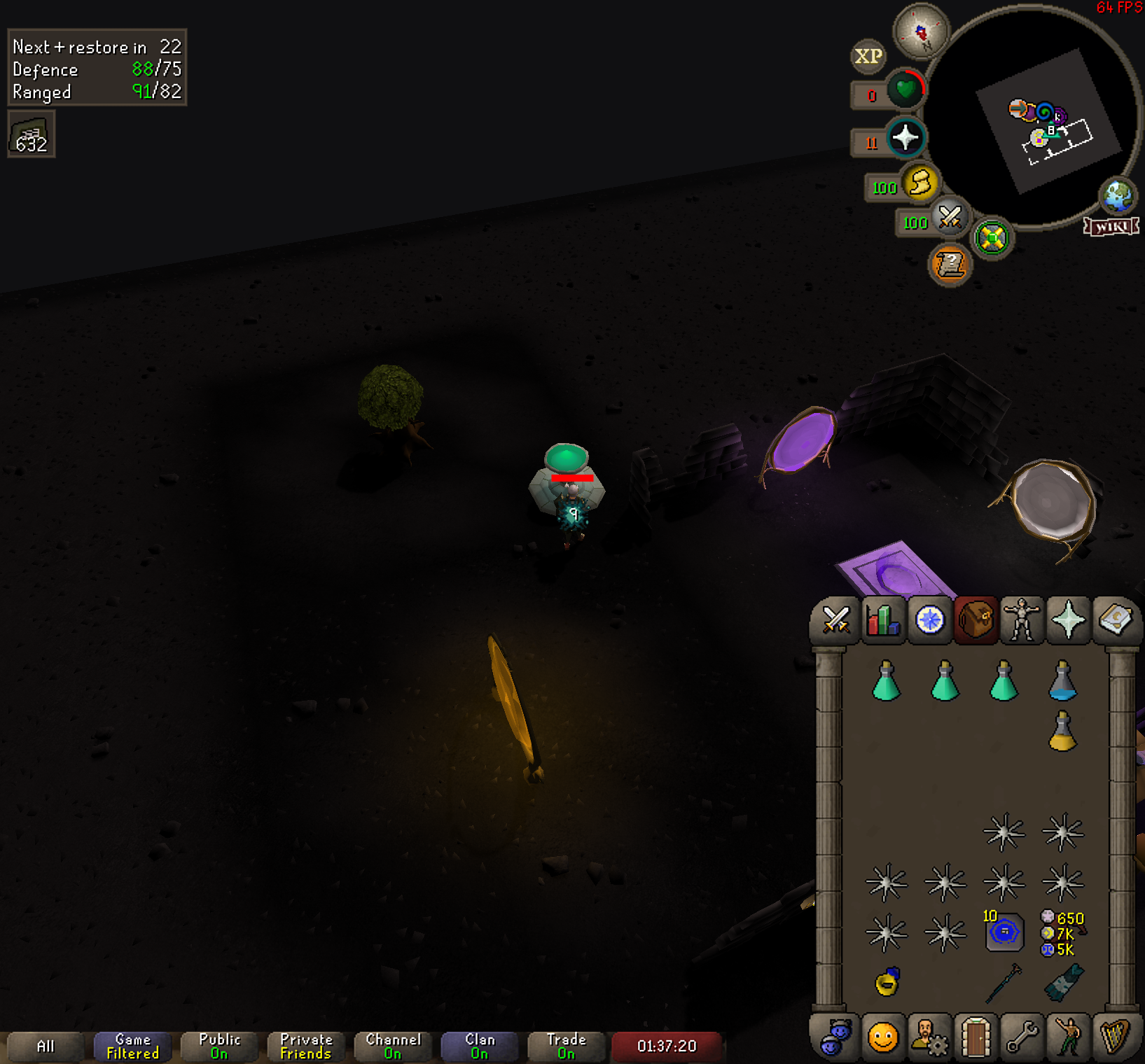Image resolution: width=1145 pixels, height=1064 pixels.
Task: Switch to the Skills tab
Action: pos(882,620)
